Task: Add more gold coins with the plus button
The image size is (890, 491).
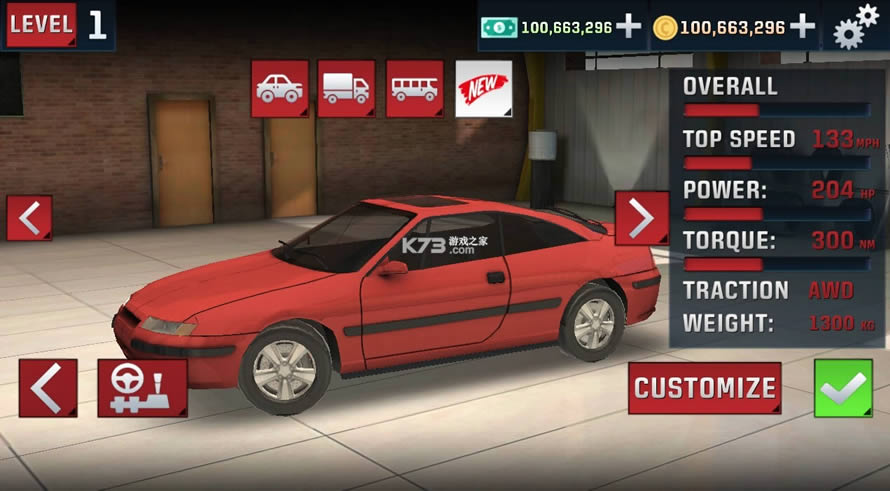Action: (x=803, y=27)
